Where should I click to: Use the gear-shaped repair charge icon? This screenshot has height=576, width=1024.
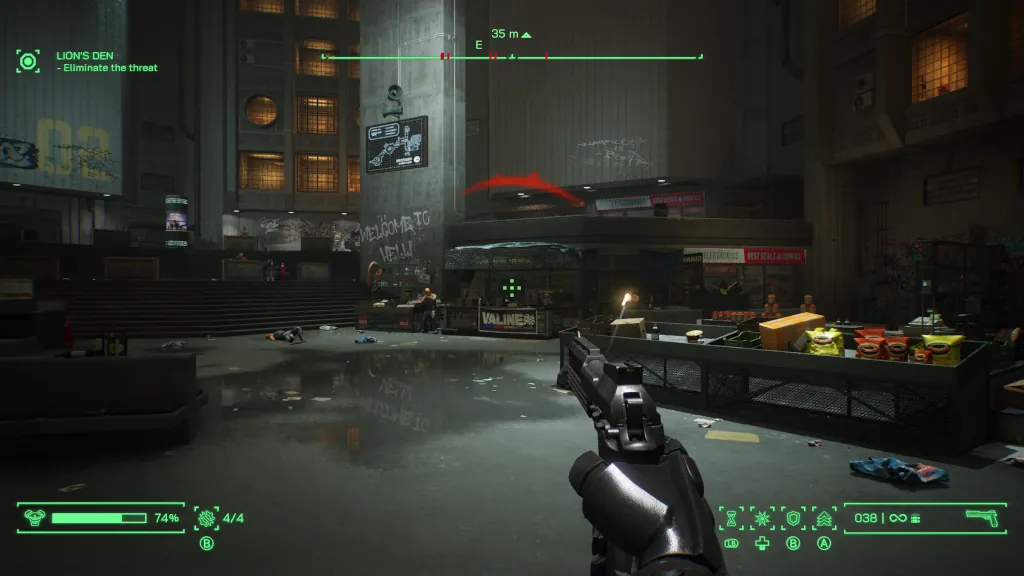point(206,518)
